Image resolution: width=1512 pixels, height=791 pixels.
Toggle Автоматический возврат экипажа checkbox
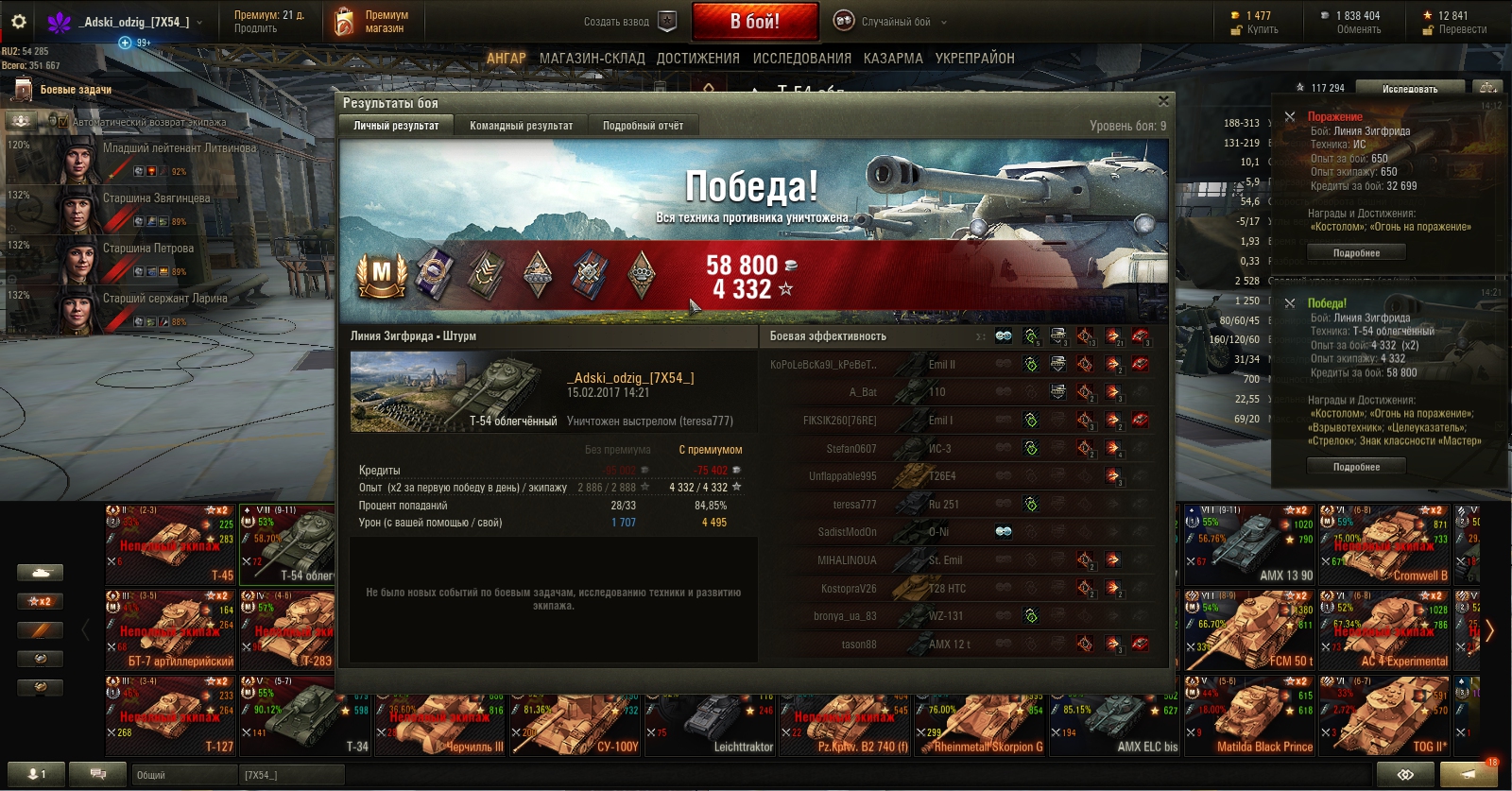pos(63,122)
